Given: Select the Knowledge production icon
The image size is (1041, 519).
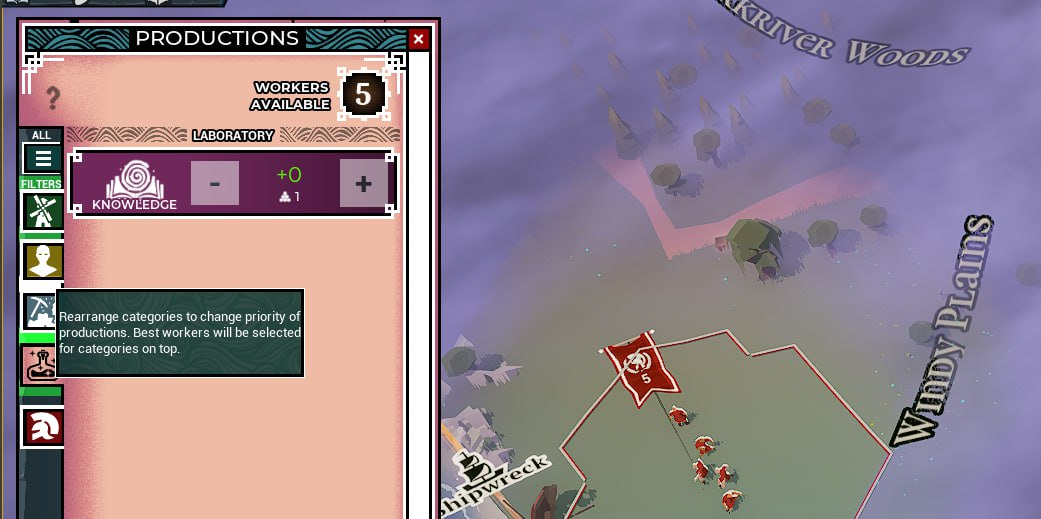Looking at the screenshot, I should [135, 184].
